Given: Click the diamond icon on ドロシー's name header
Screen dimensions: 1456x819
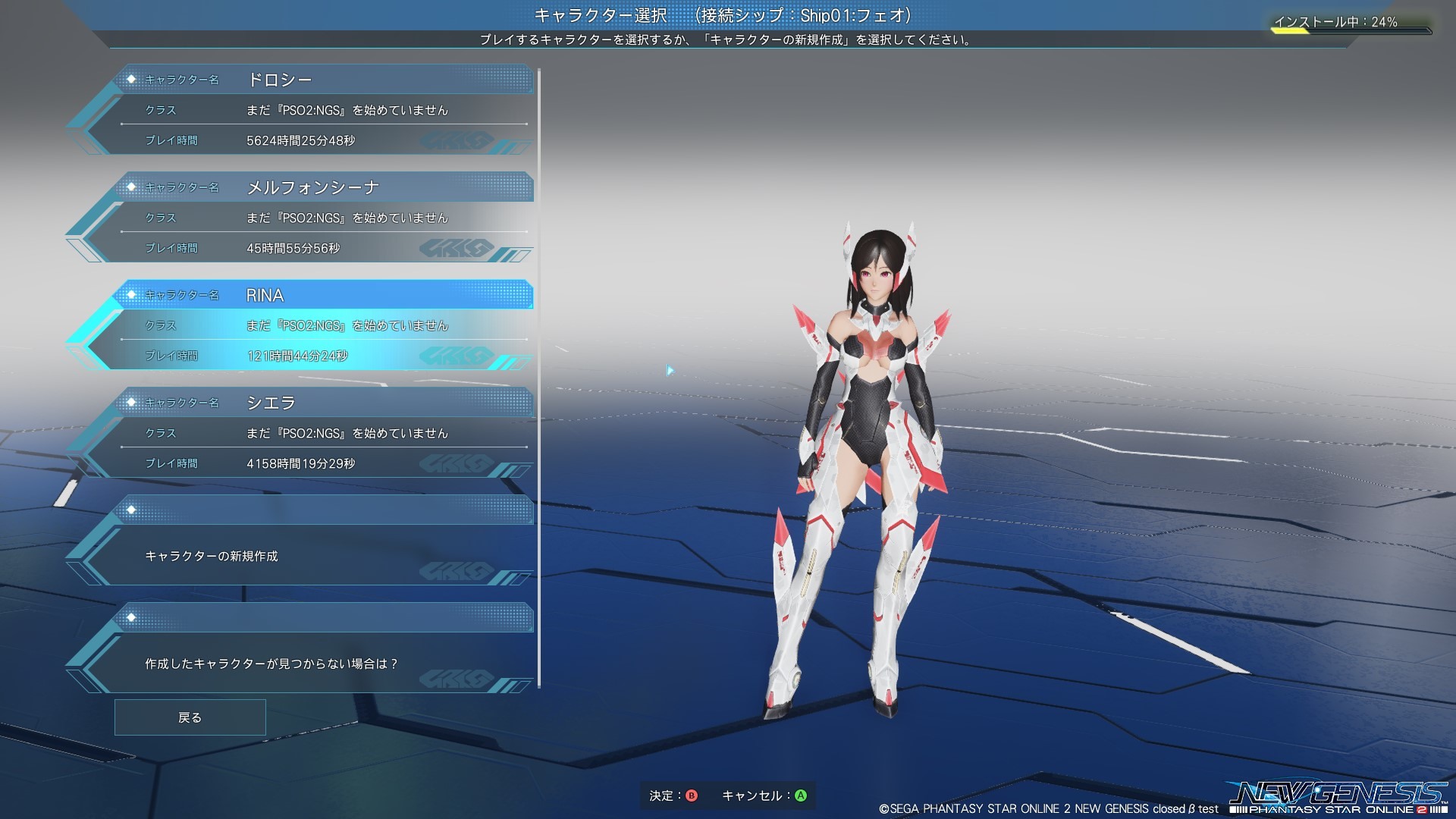Looking at the screenshot, I should pyautogui.click(x=133, y=79).
